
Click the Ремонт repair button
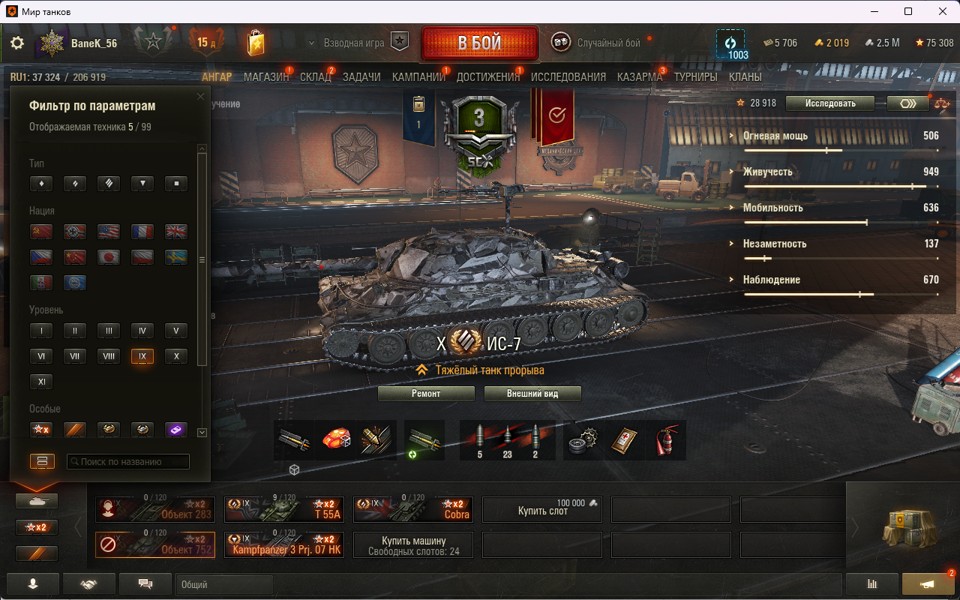(x=425, y=394)
